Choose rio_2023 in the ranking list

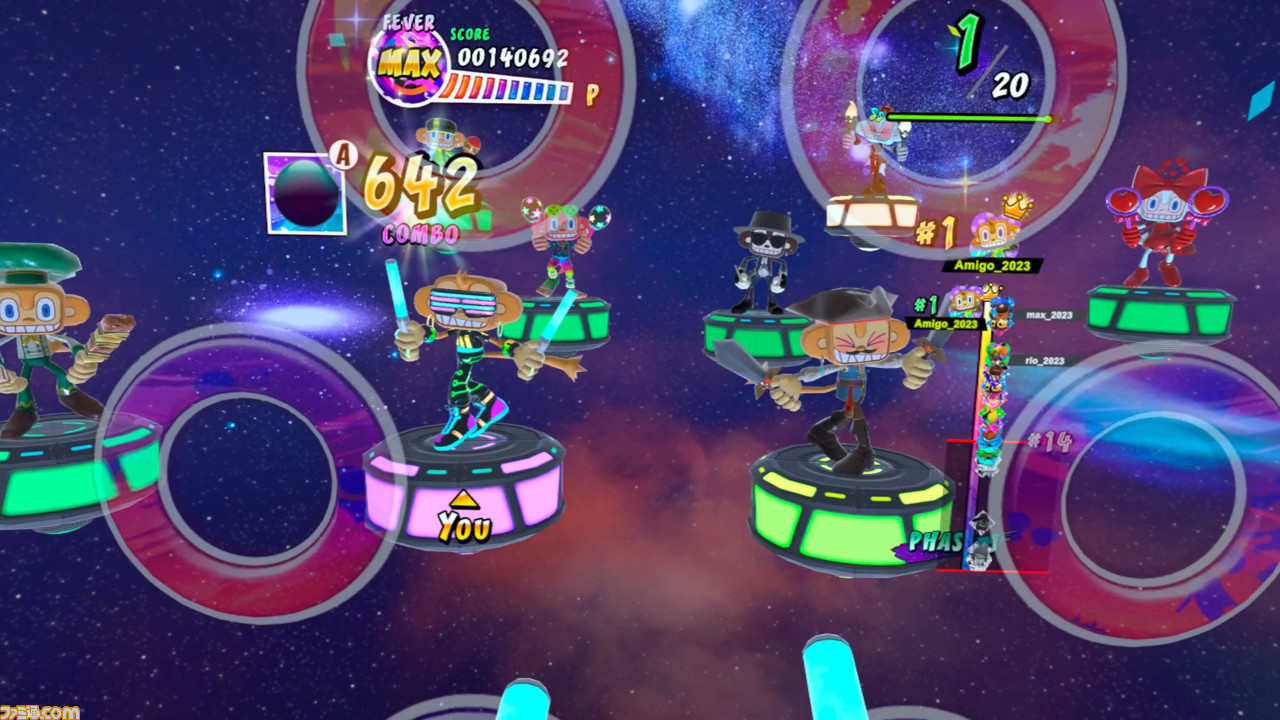[x=1044, y=360]
